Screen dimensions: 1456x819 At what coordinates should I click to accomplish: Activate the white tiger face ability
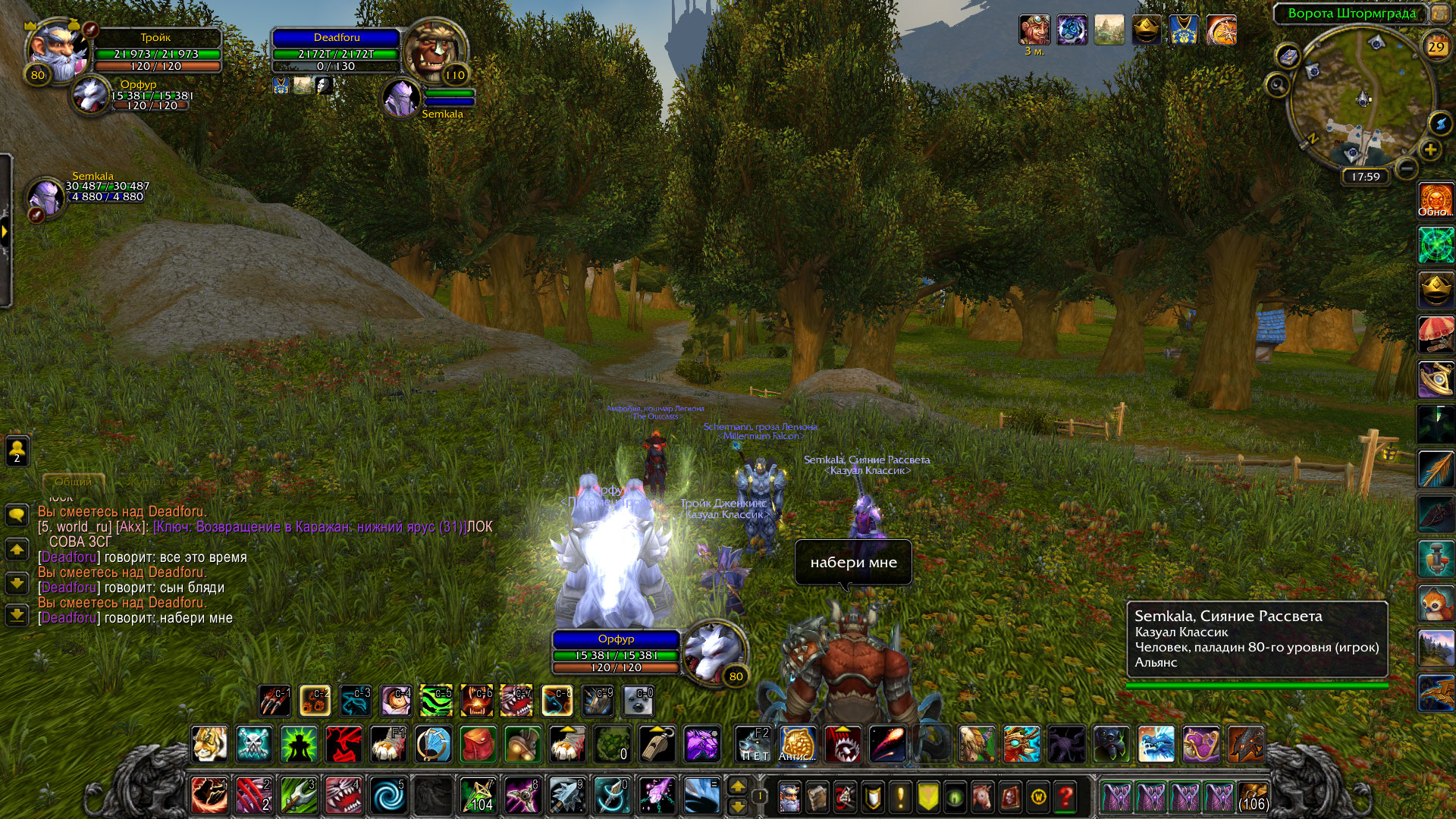tap(209, 745)
